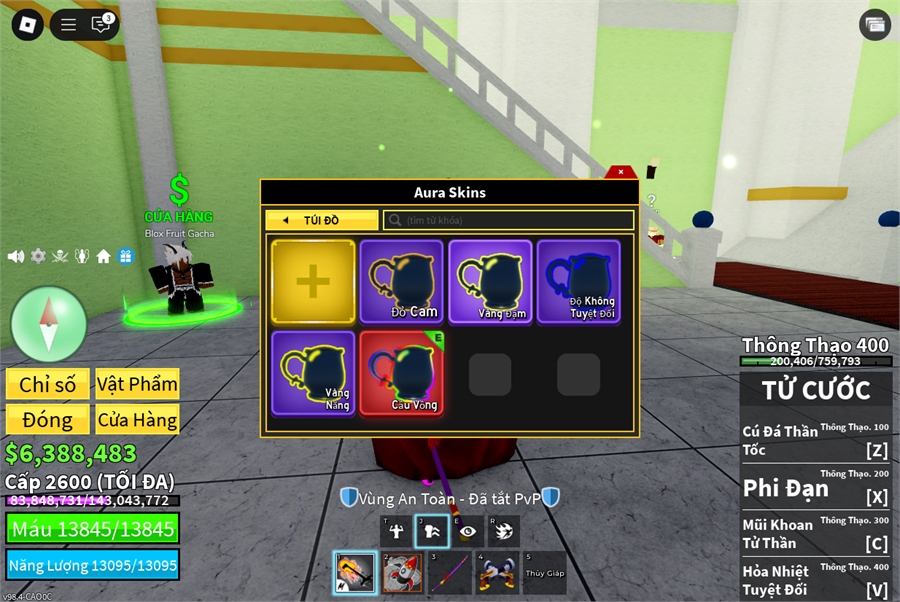Open the blue gift box rewards
The width and height of the screenshot is (900, 602).
(x=126, y=256)
